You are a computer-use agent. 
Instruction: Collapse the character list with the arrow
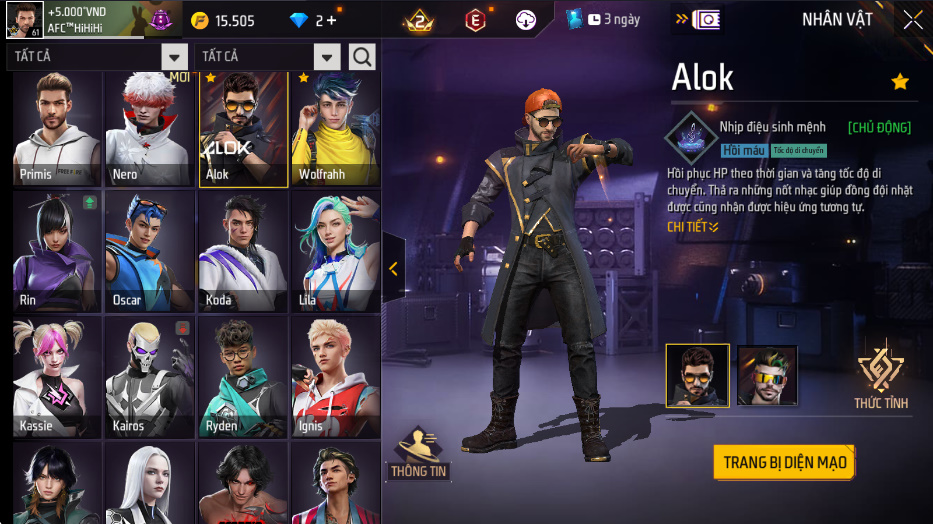click(x=393, y=268)
